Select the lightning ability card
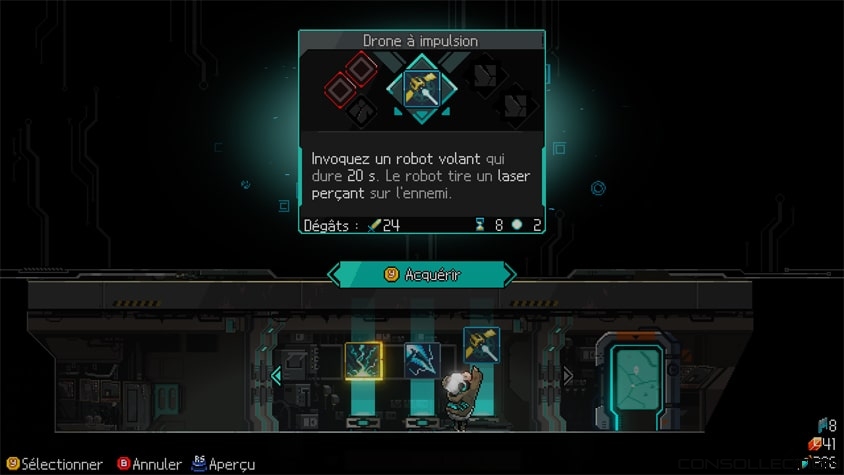Viewport: 844px width, 475px height. click(x=362, y=360)
